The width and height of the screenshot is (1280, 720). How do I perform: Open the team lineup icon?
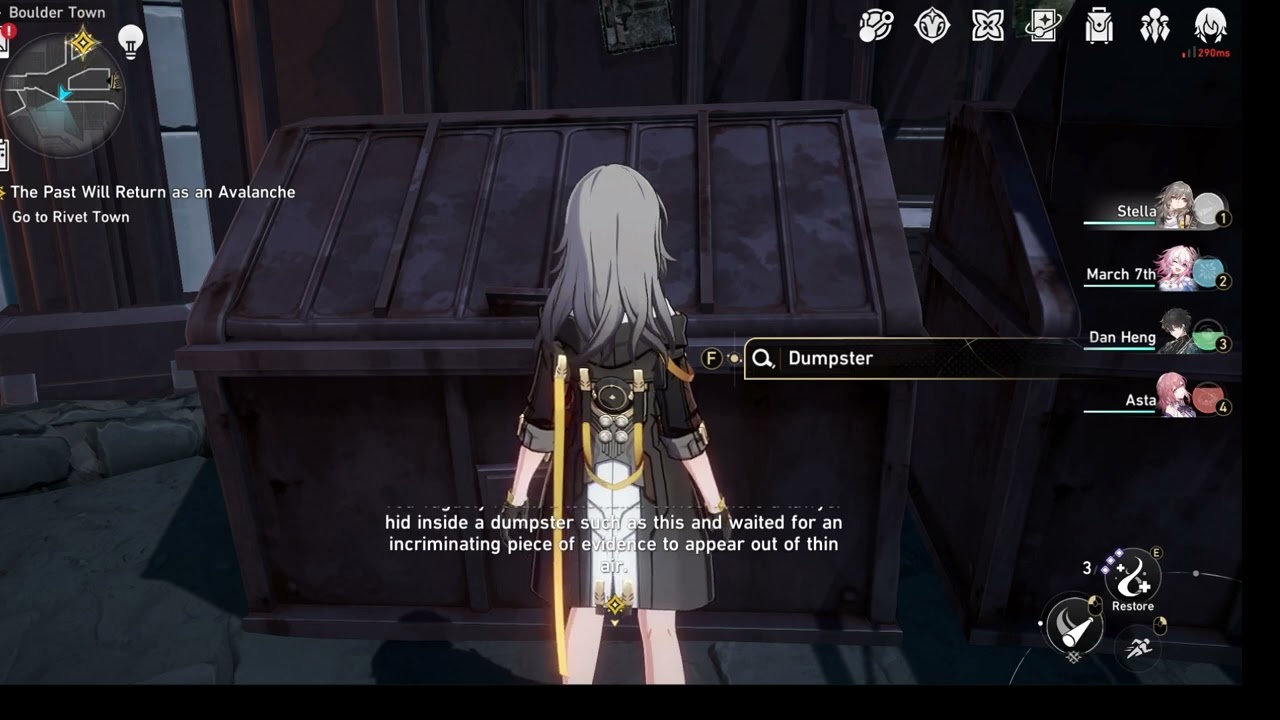pos(1154,26)
